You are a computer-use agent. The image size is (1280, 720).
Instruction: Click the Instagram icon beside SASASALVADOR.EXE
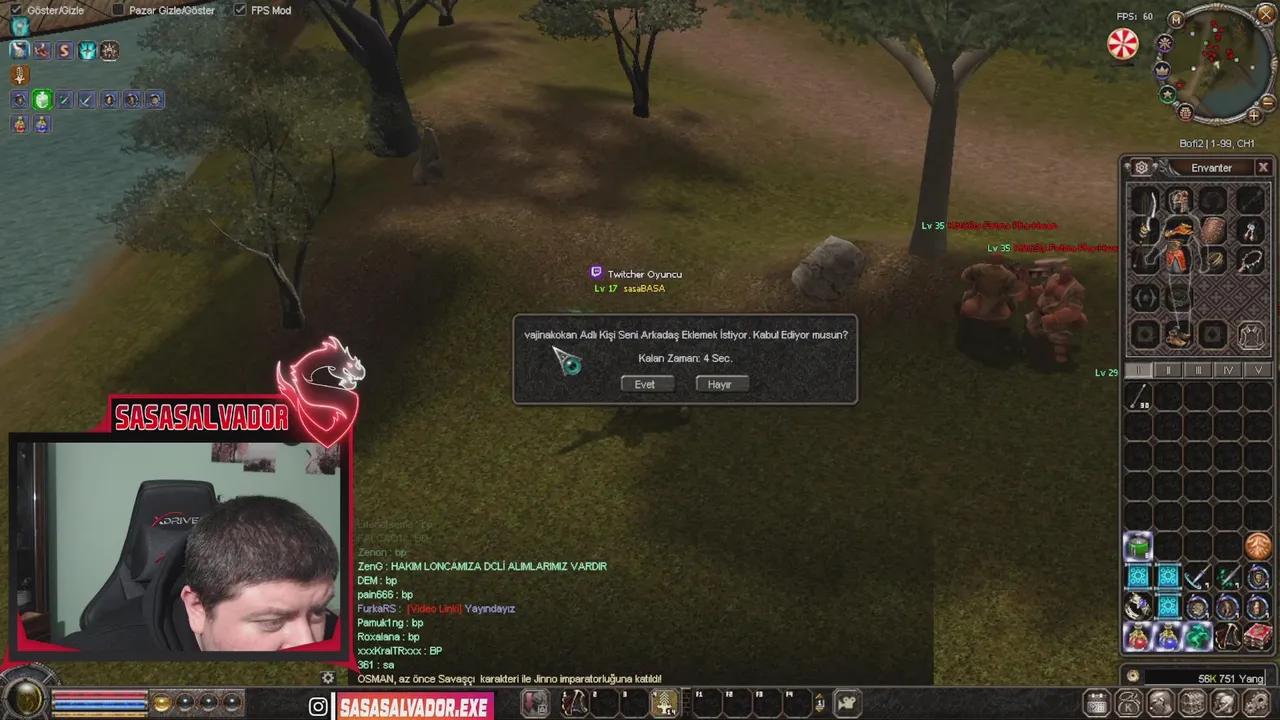(318, 706)
